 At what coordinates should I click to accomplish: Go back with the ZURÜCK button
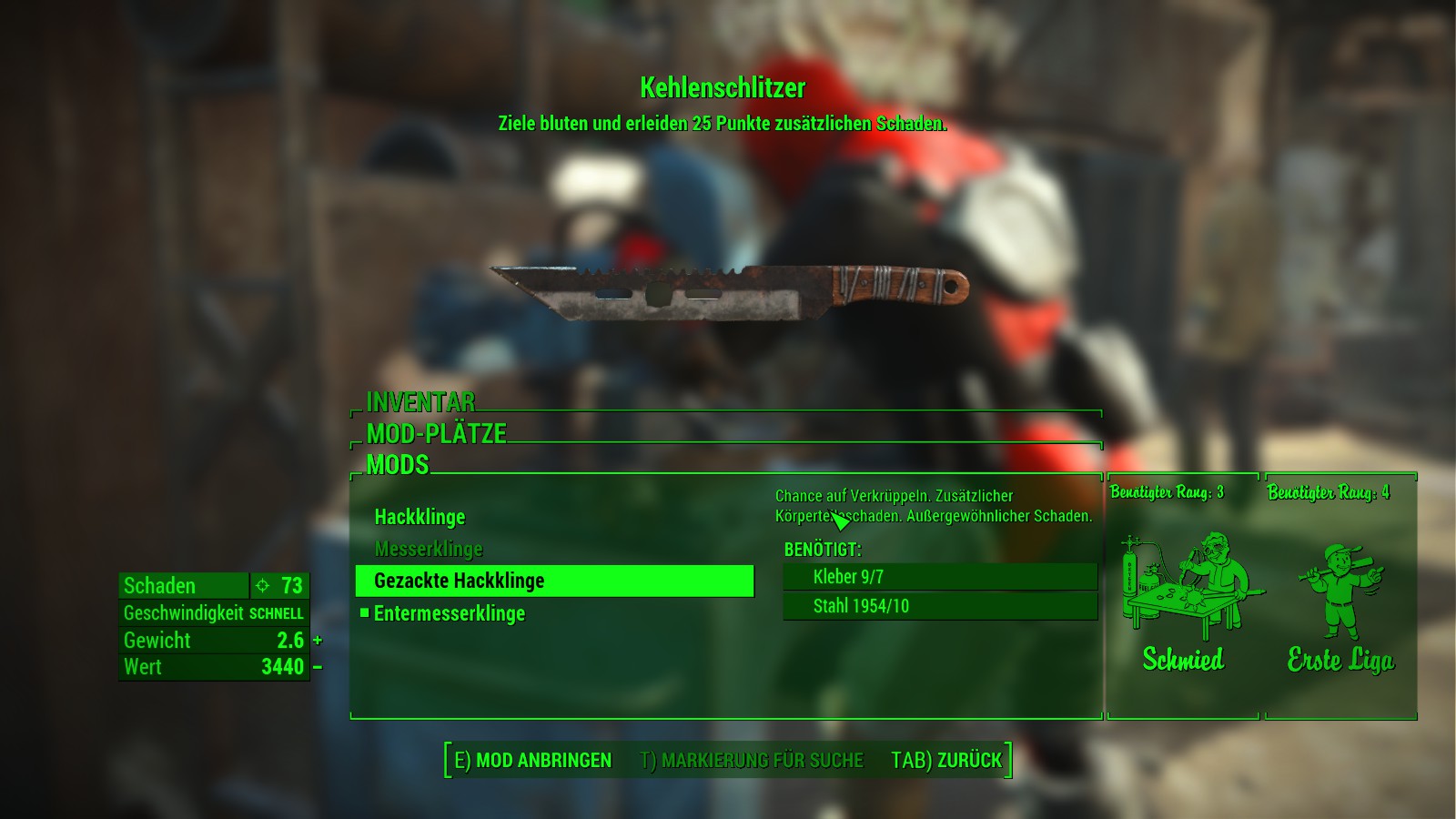pos(946,760)
